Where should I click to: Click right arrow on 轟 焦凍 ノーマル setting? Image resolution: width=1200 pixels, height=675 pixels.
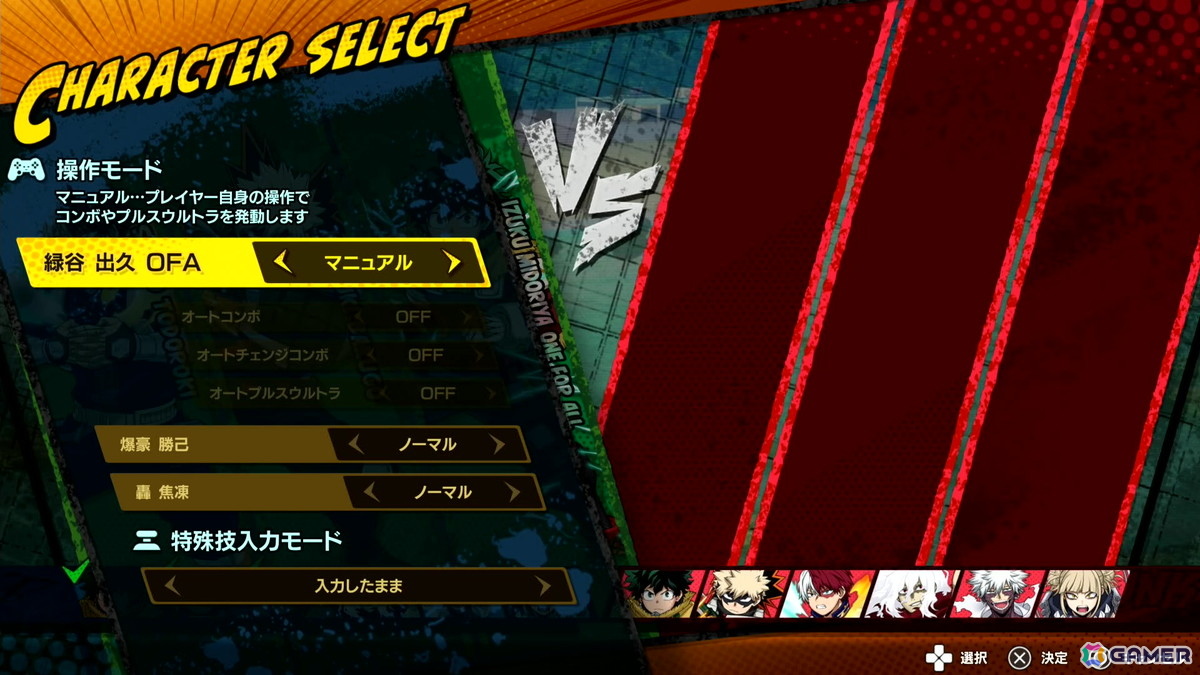pyautogui.click(x=512, y=492)
